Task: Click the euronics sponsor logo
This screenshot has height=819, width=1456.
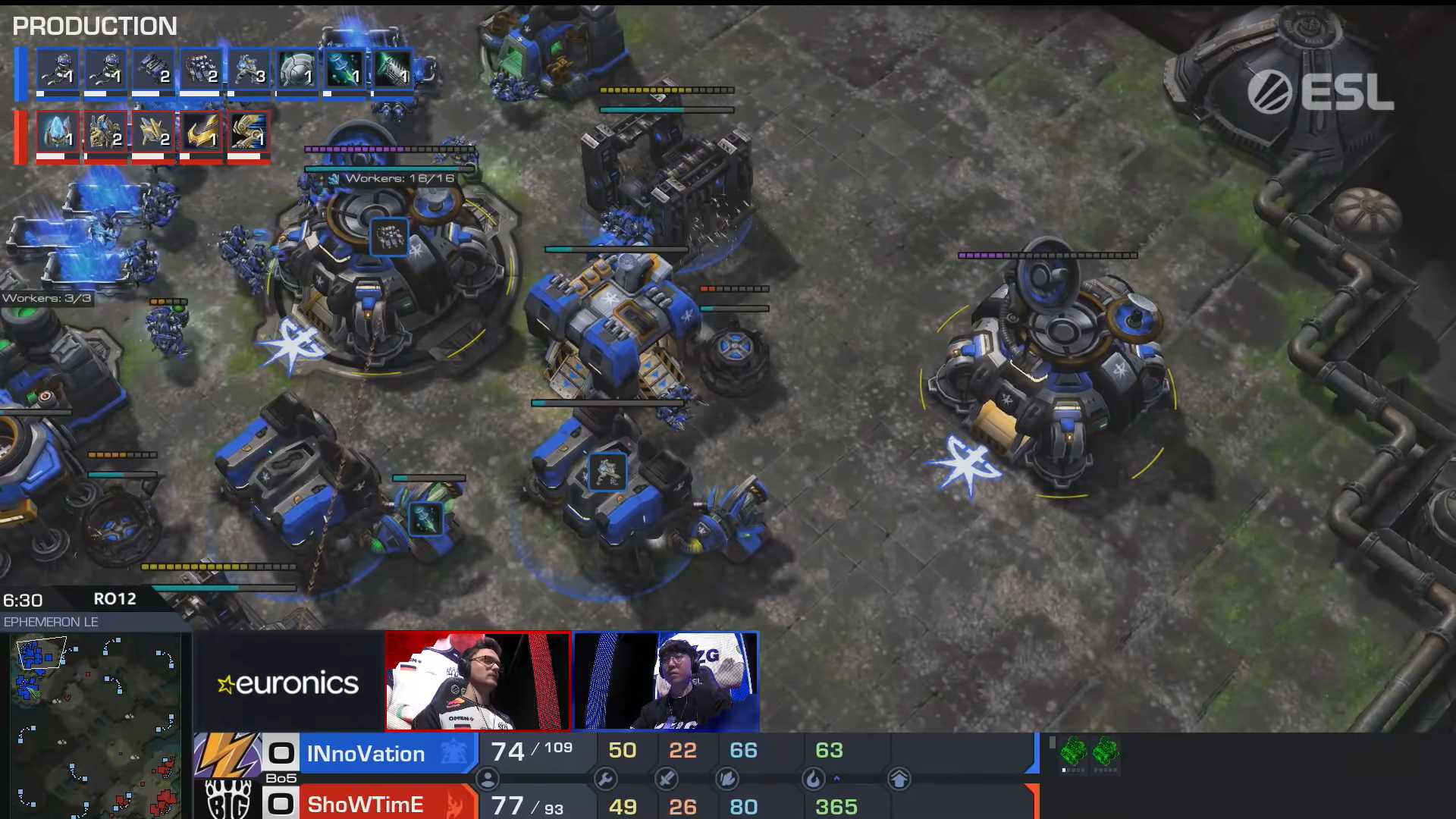Action: point(288,683)
